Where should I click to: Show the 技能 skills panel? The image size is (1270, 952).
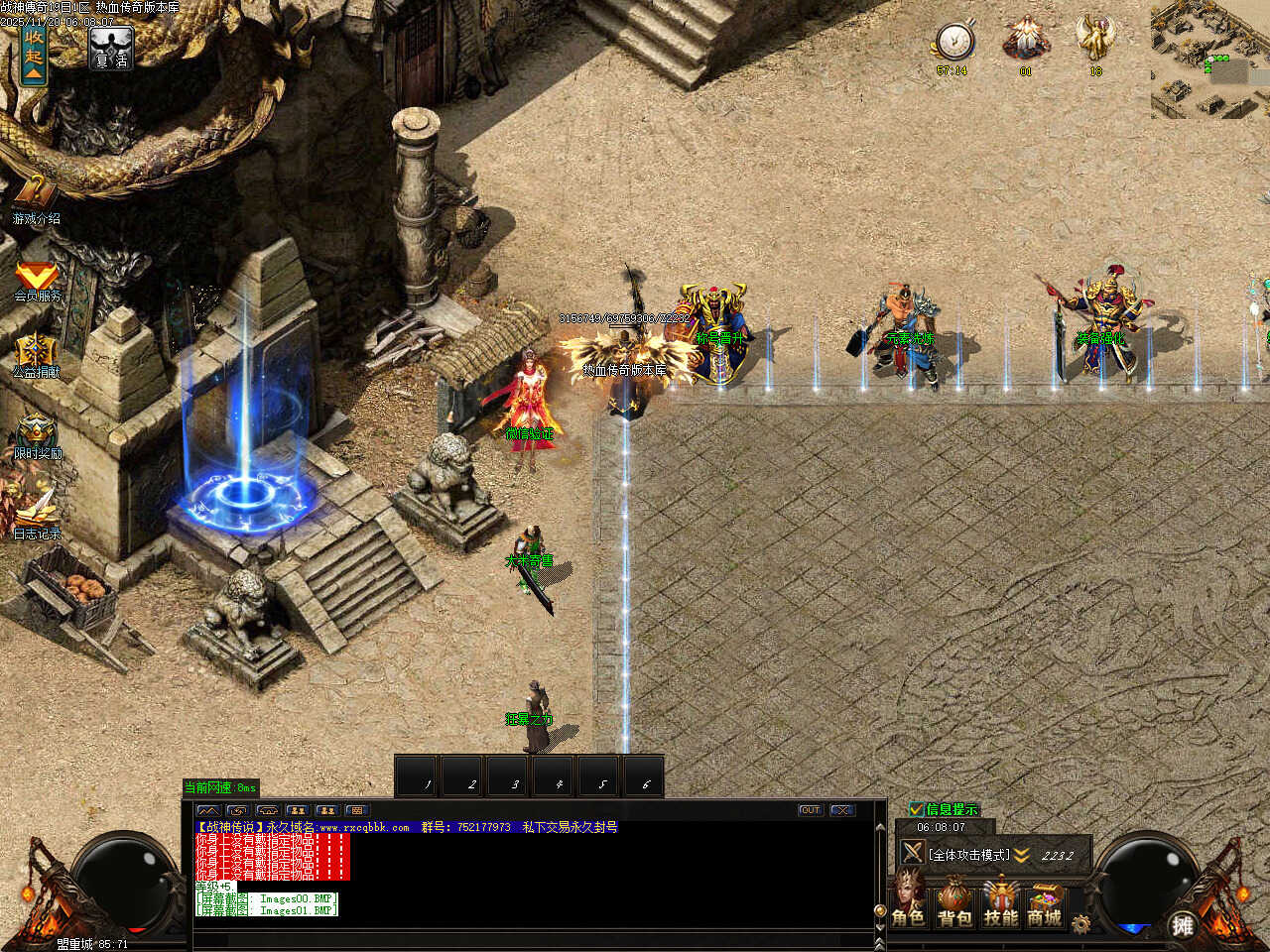[1000, 904]
